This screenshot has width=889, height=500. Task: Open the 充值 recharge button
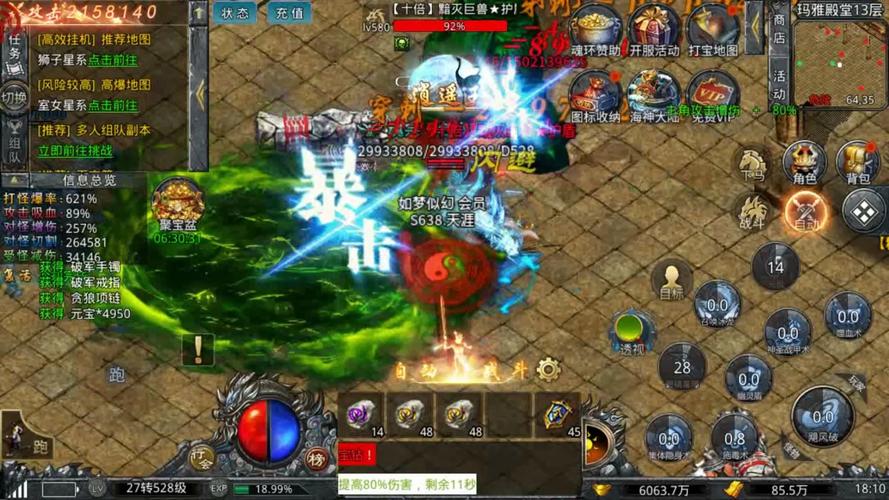pyautogui.click(x=289, y=13)
